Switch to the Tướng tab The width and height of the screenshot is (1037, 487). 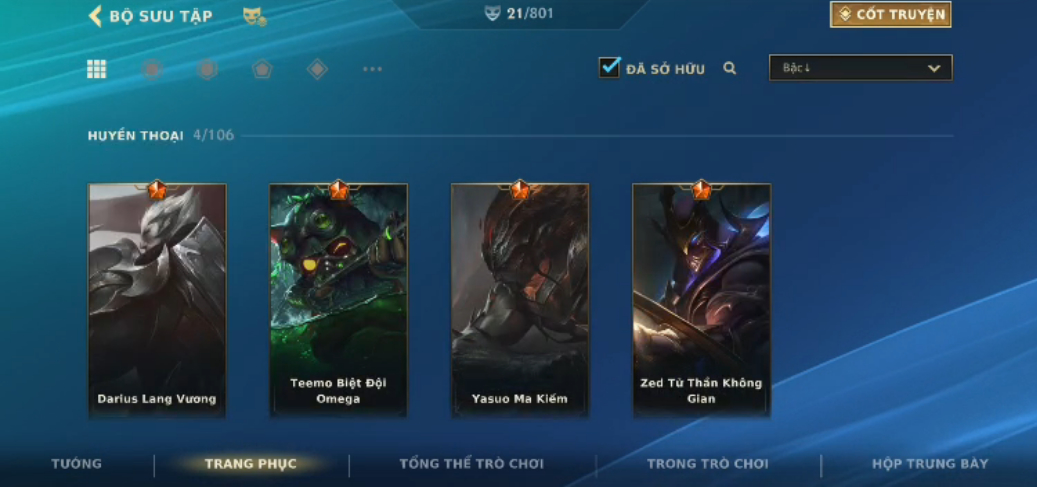[77, 464]
